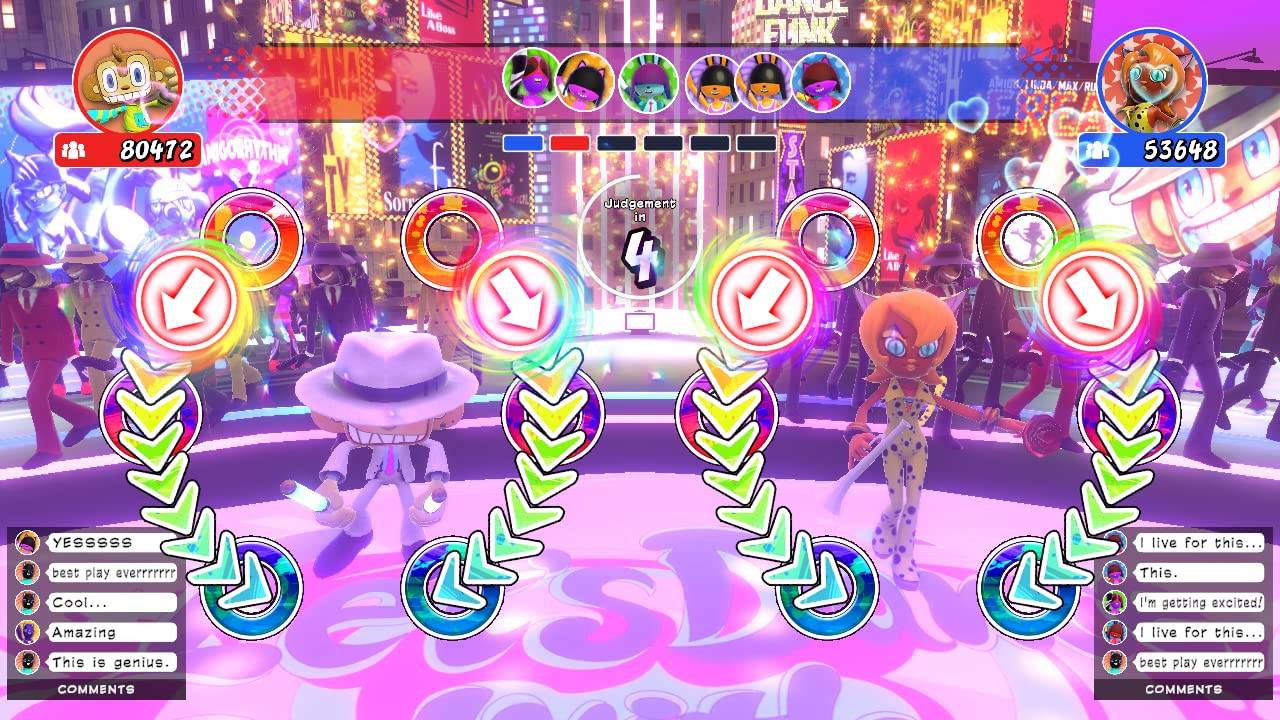
Task: Click the I'm getting excited comment bubble
Action: 1200,602
